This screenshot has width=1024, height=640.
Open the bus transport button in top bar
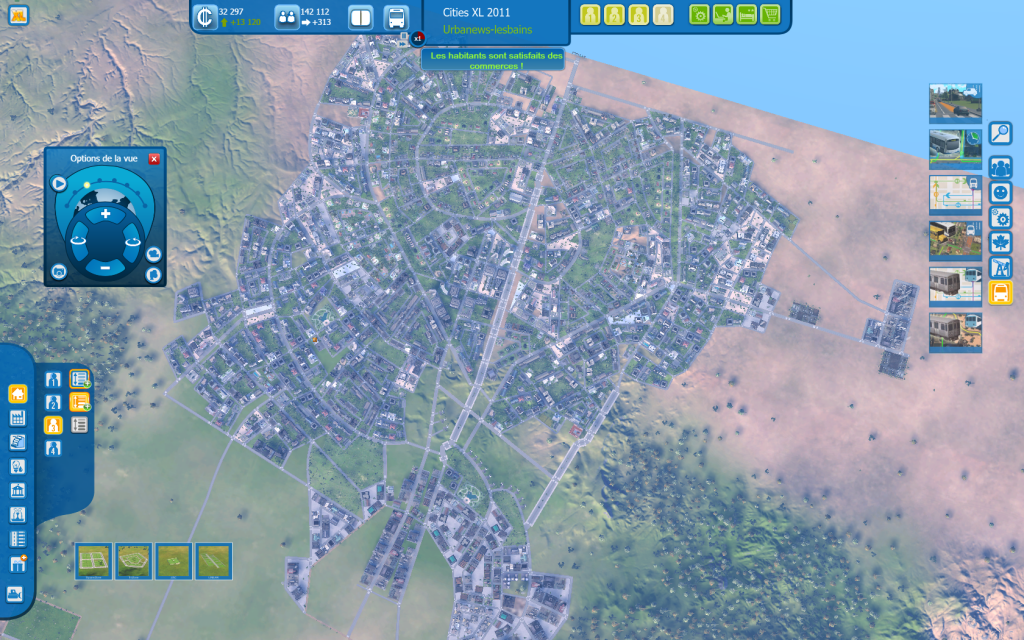[396, 17]
